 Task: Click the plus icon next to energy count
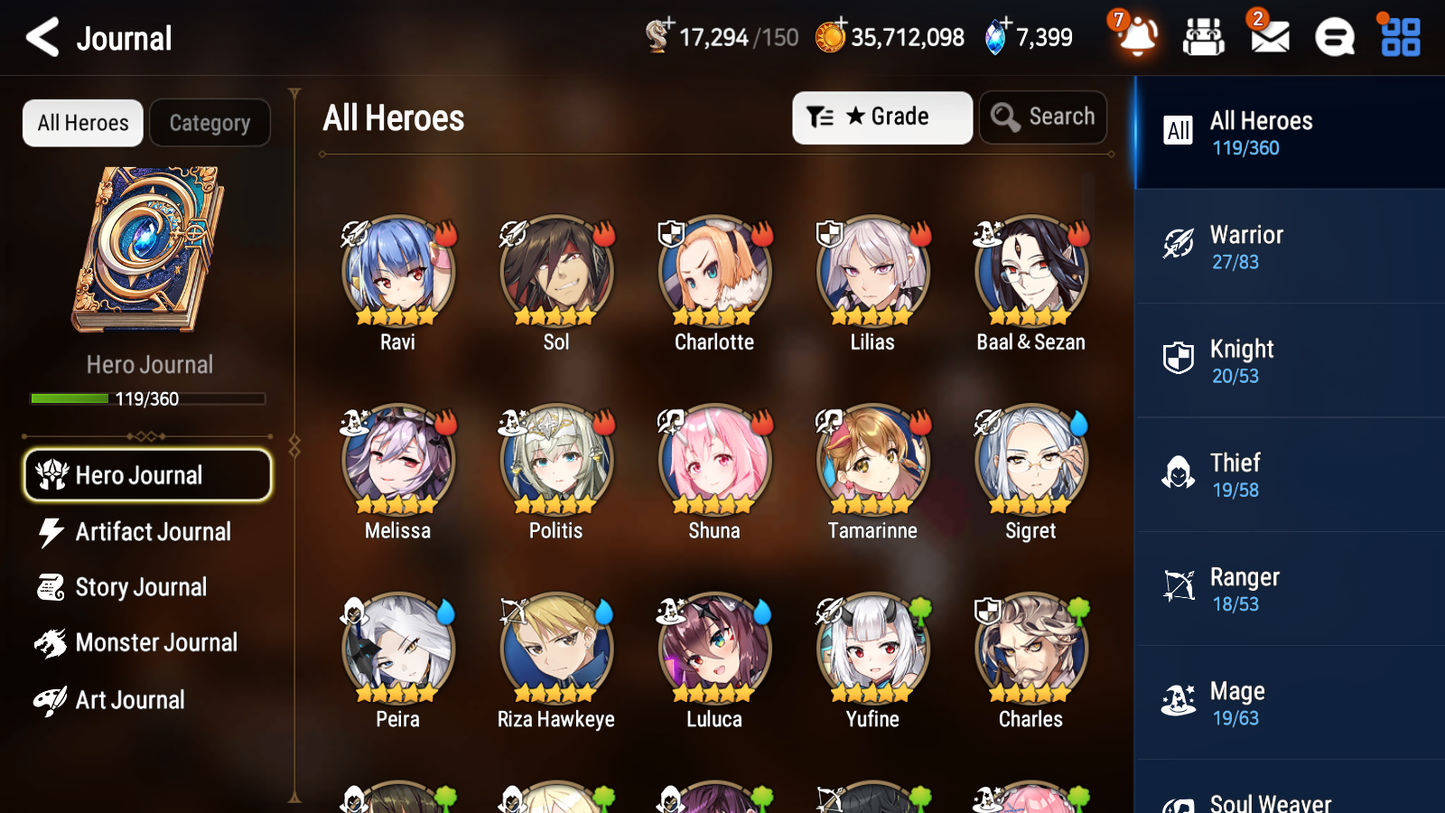pos(668,23)
